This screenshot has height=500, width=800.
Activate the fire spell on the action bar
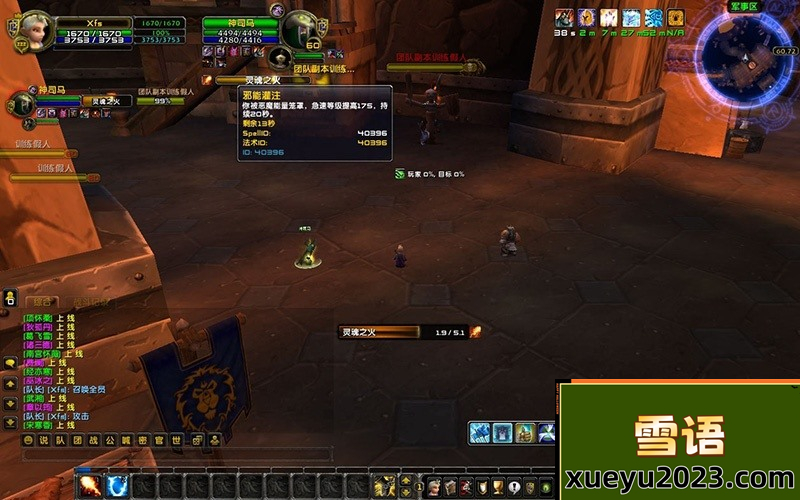pyautogui.click(x=90, y=486)
